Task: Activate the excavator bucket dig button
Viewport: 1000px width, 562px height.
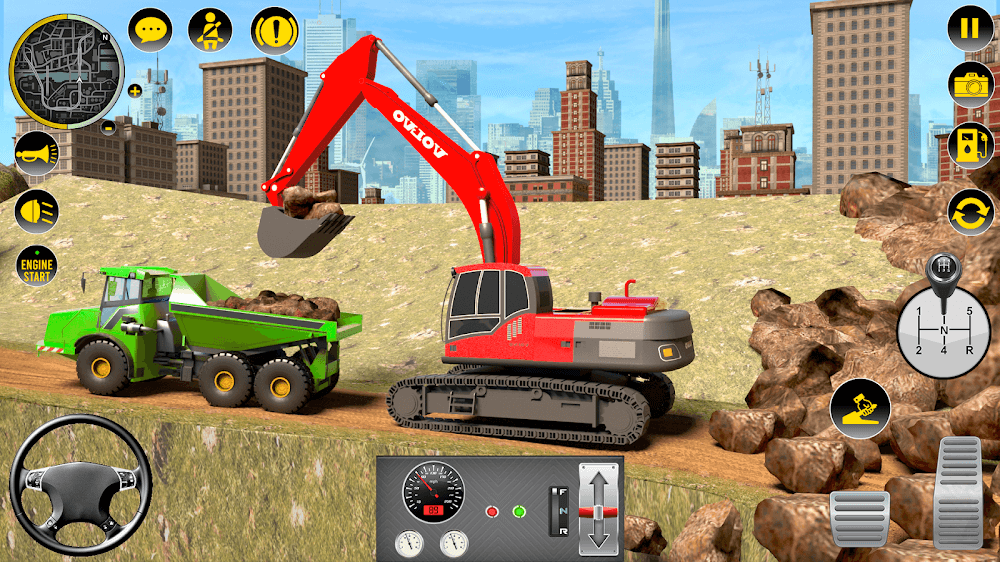Action: click(x=859, y=409)
